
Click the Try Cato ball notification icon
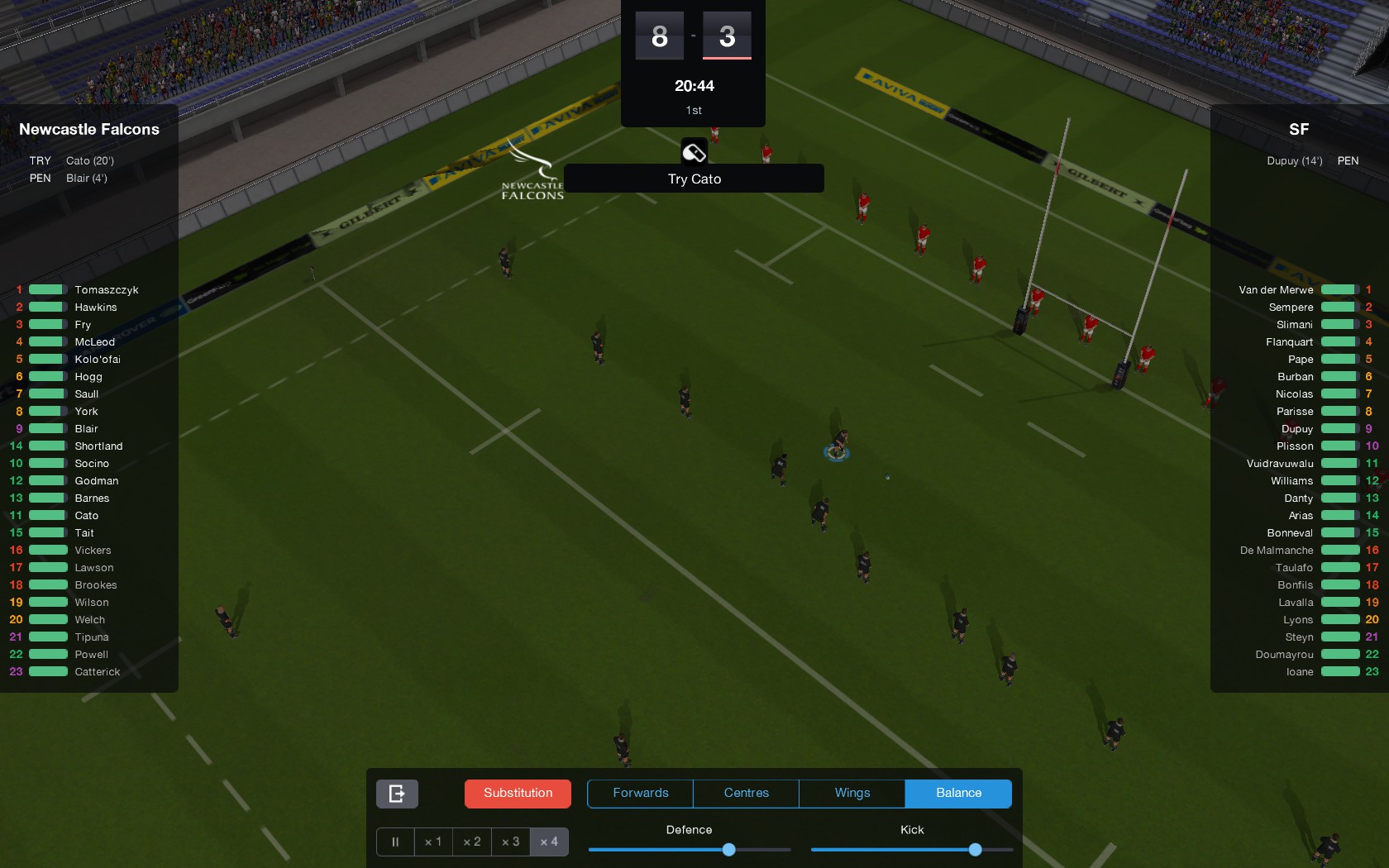tap(693, 151)
